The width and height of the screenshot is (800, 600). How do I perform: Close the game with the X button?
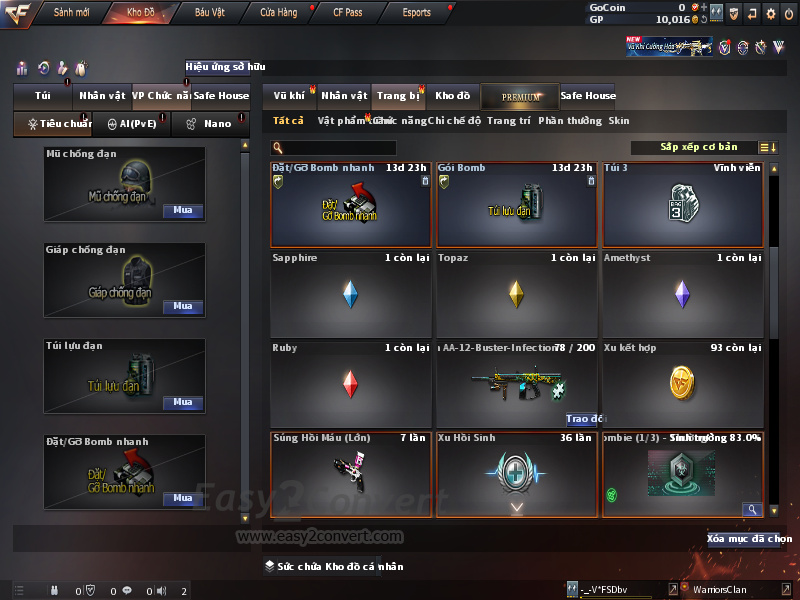click(789, 13)
